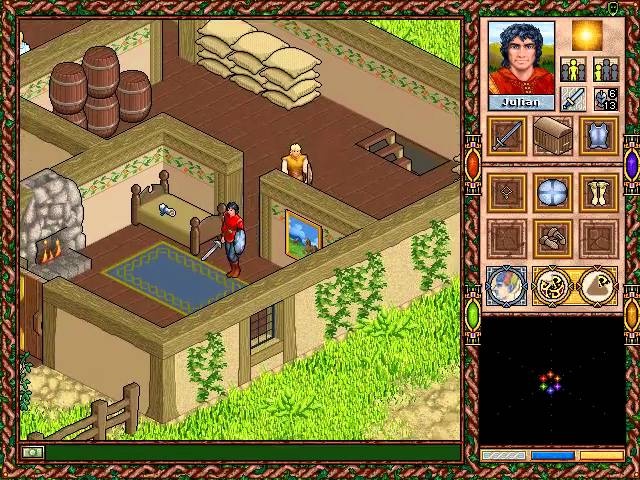The height and width of the screenshot is (480, 640).
Task: Click the crossed sword combat icon
Action: (x=573, y=98)
